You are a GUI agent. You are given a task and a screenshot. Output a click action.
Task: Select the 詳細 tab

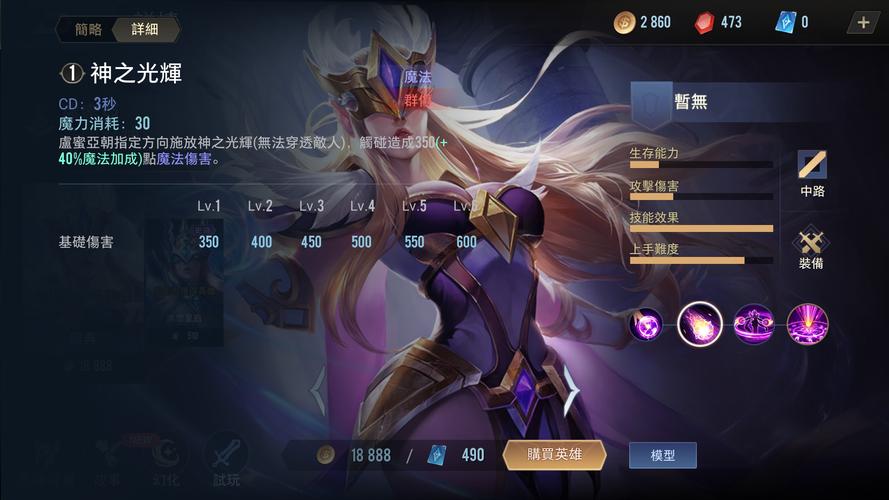[x=144, y=29]
